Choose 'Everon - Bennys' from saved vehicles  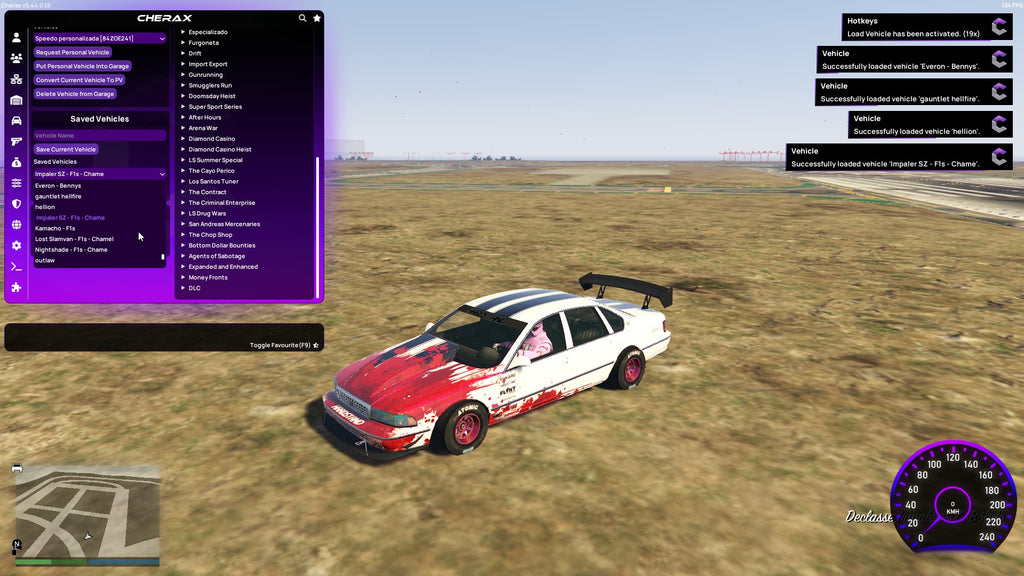58,186
